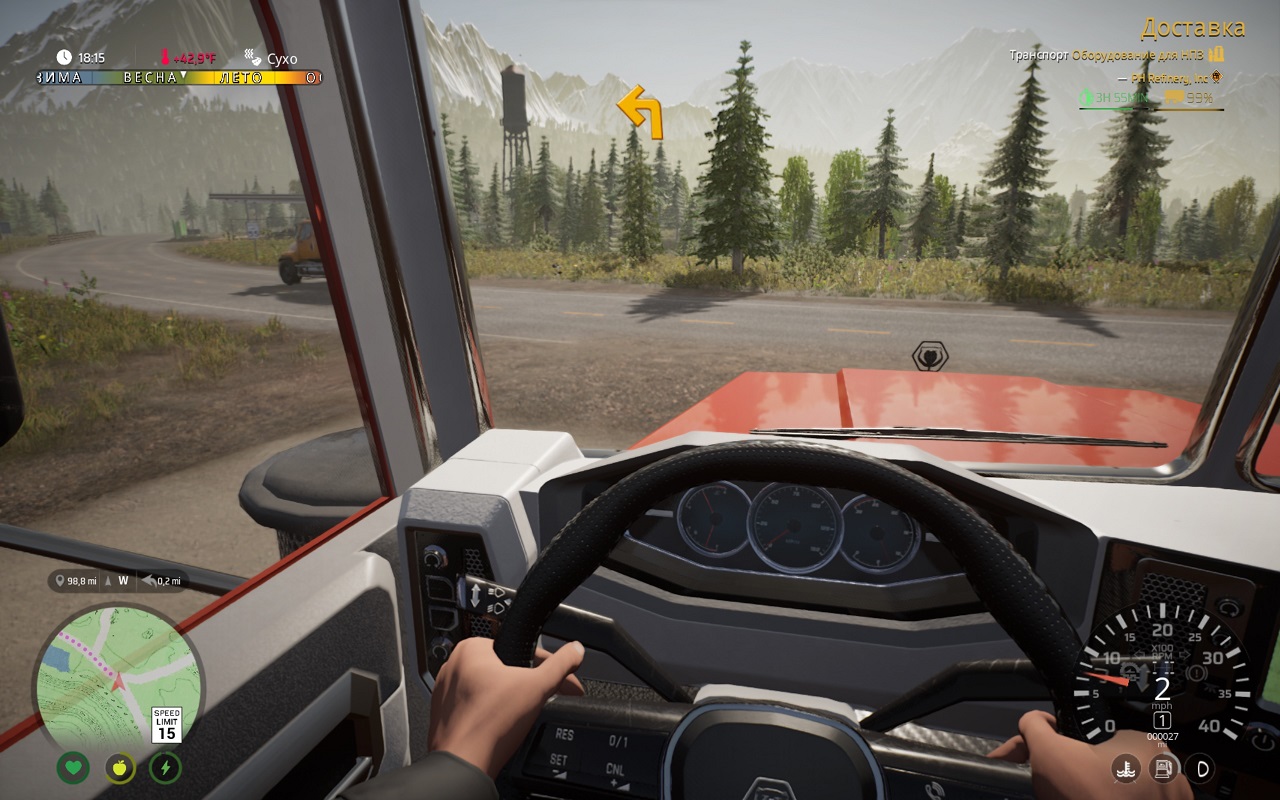This screenshot has height=800, width=1280.
Task: Toggle the D drive gear indicator
Action: tap(1201, 769)
